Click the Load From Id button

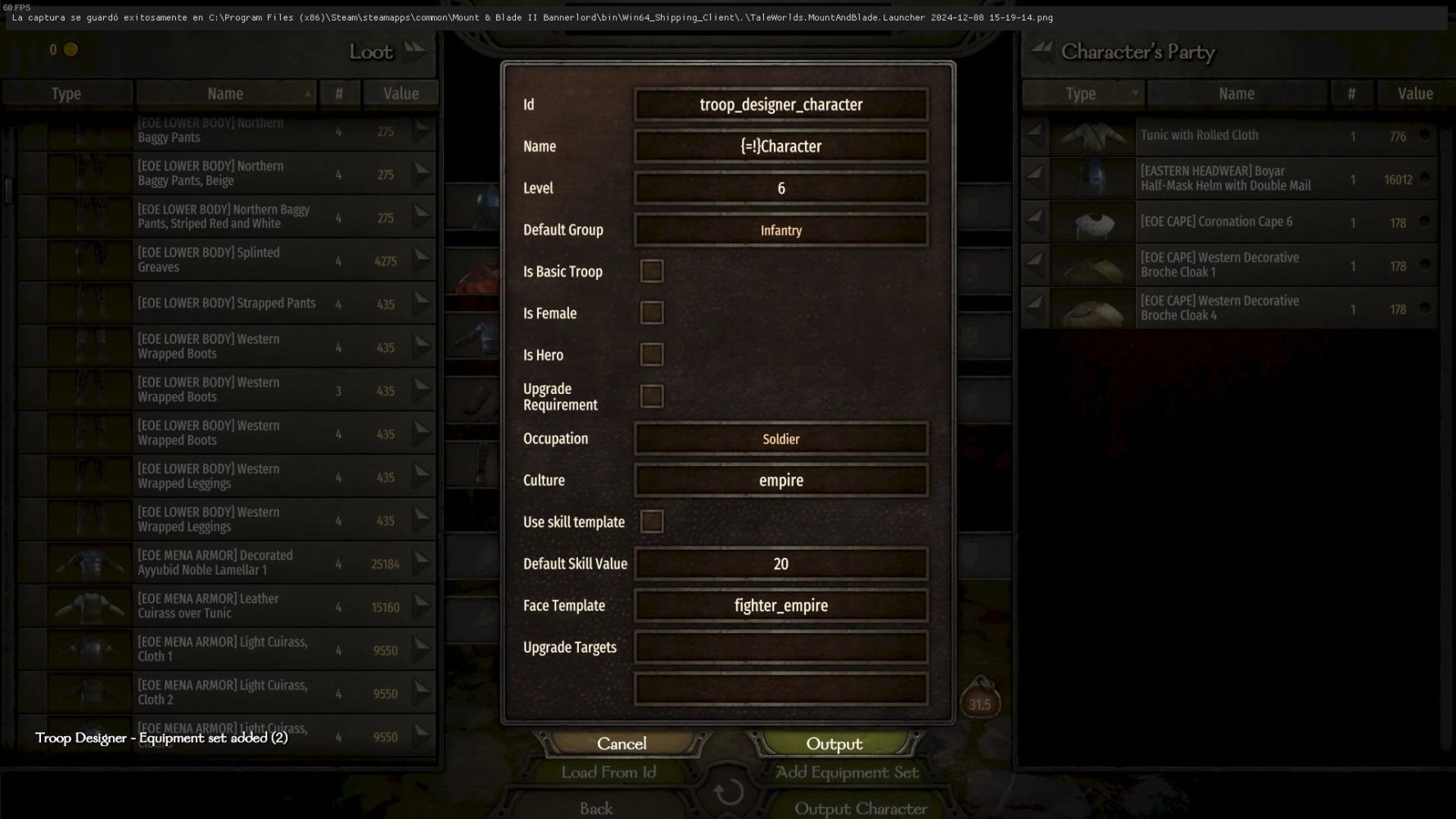tap(608, 772)
